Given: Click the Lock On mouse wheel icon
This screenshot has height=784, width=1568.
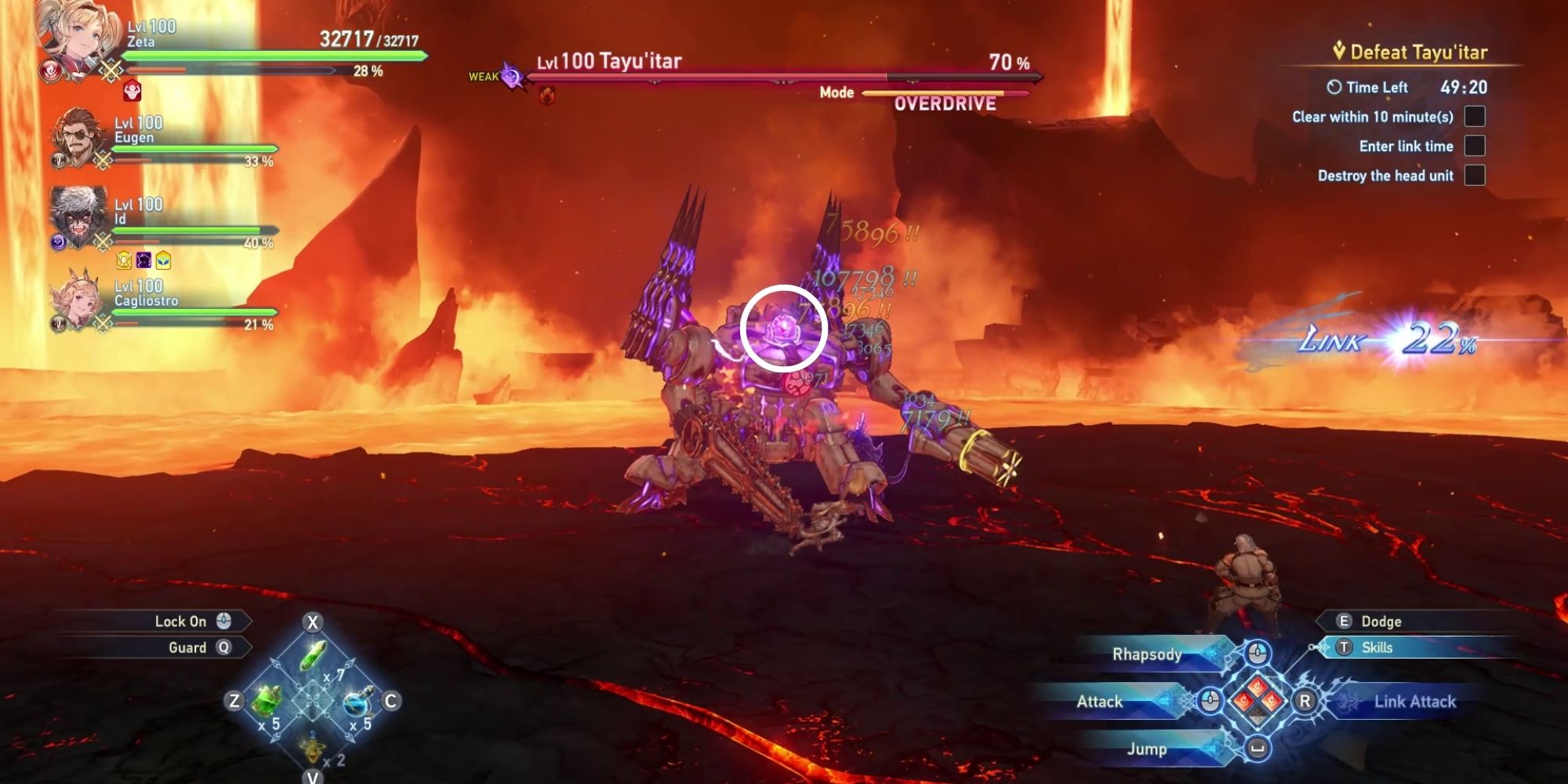Looking at the screenshot, I should click(224, 621).
